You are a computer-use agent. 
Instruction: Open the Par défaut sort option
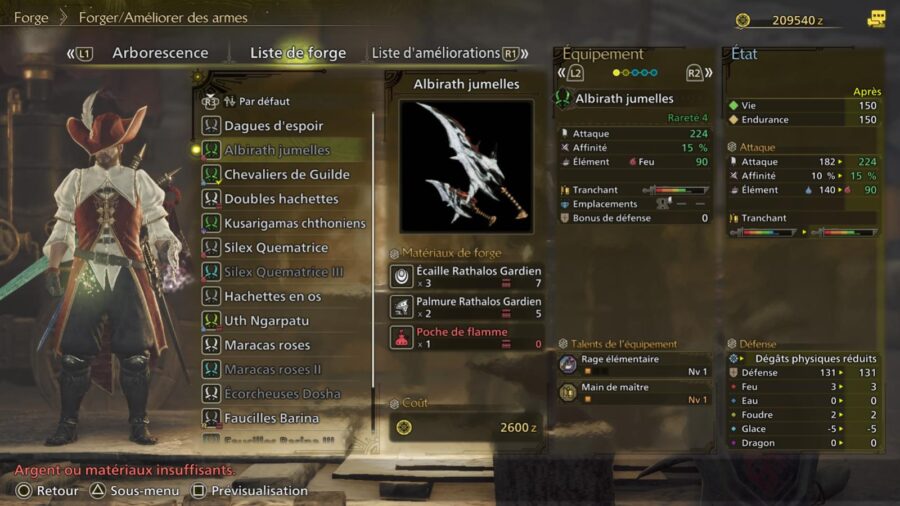(x=256, y=101)
